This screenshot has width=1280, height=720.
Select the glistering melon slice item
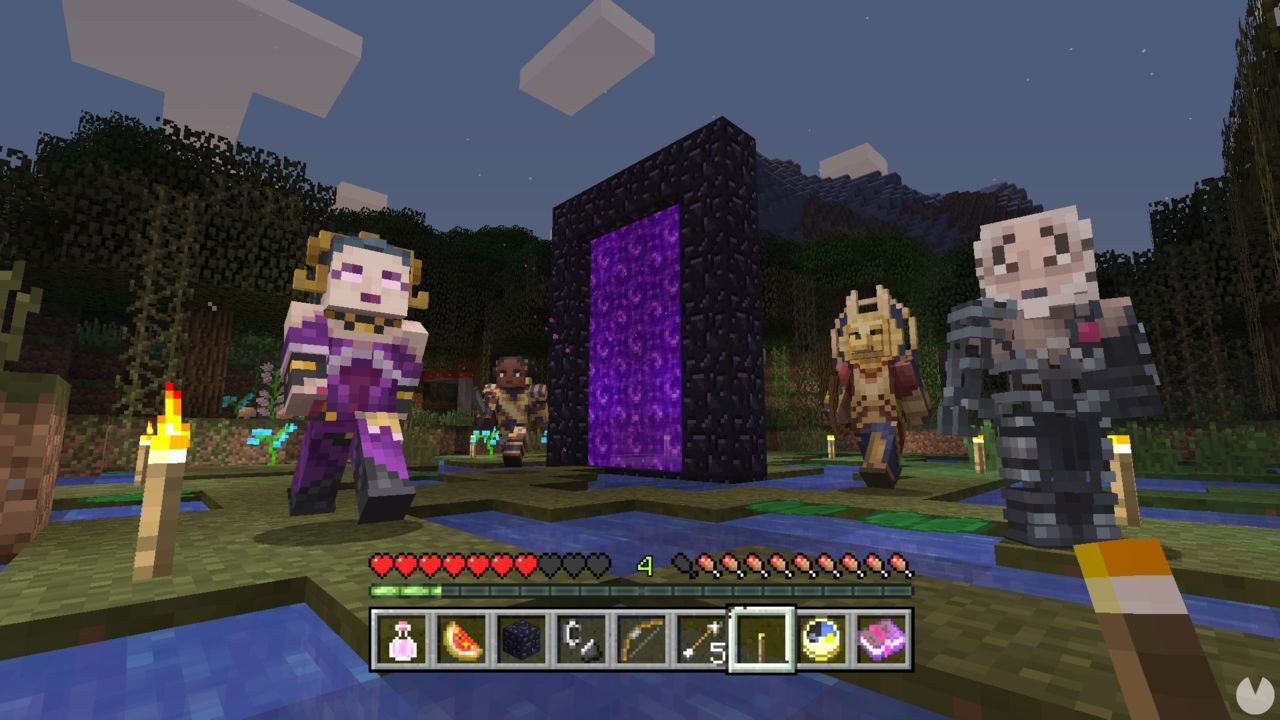pos(461,640)
